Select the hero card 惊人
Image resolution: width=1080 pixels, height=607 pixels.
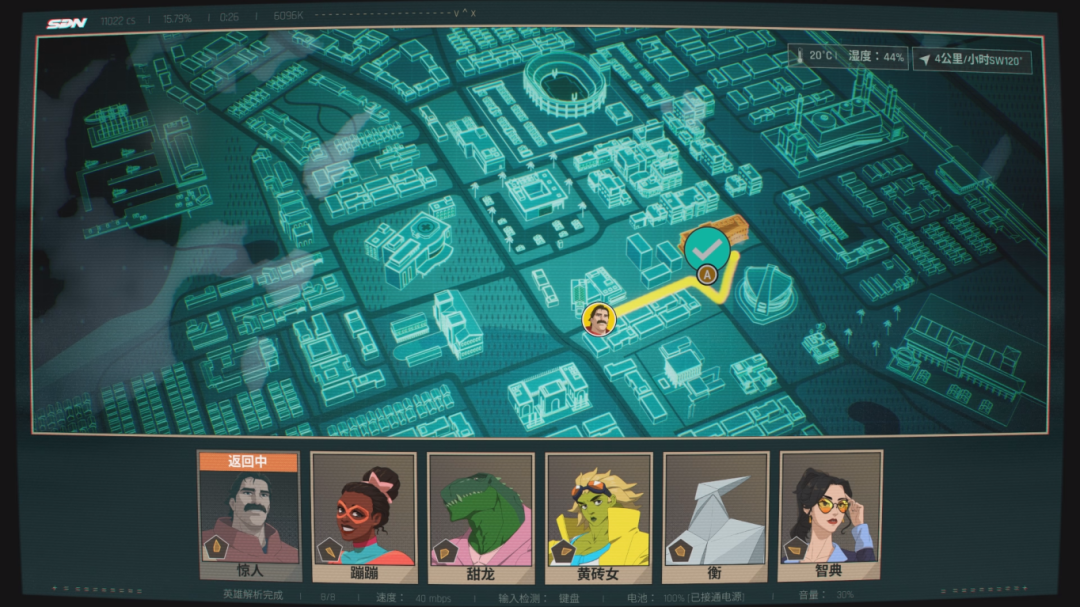(249, 517)
